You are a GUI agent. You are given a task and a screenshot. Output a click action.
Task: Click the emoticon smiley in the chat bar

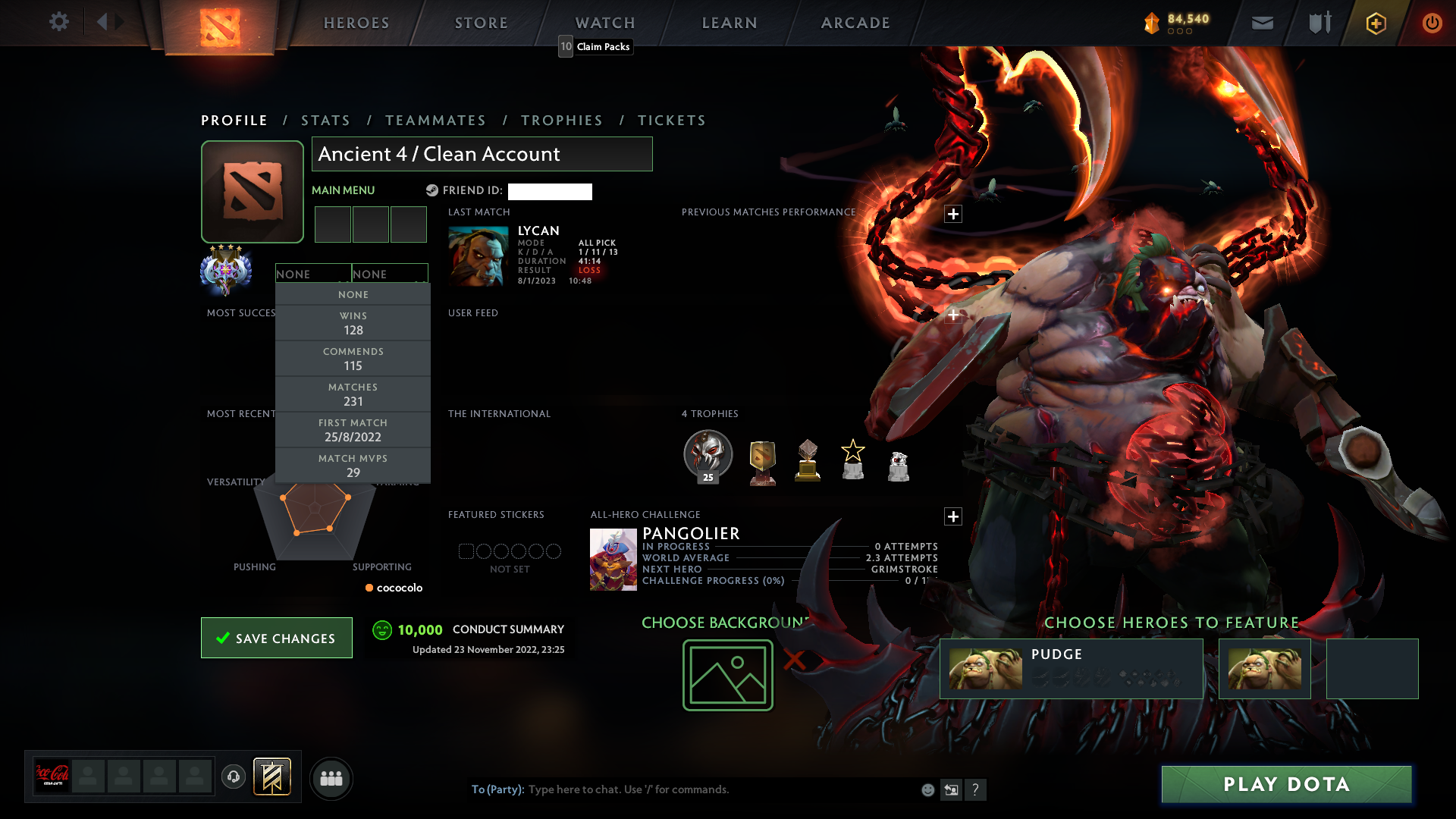point(927,789)
